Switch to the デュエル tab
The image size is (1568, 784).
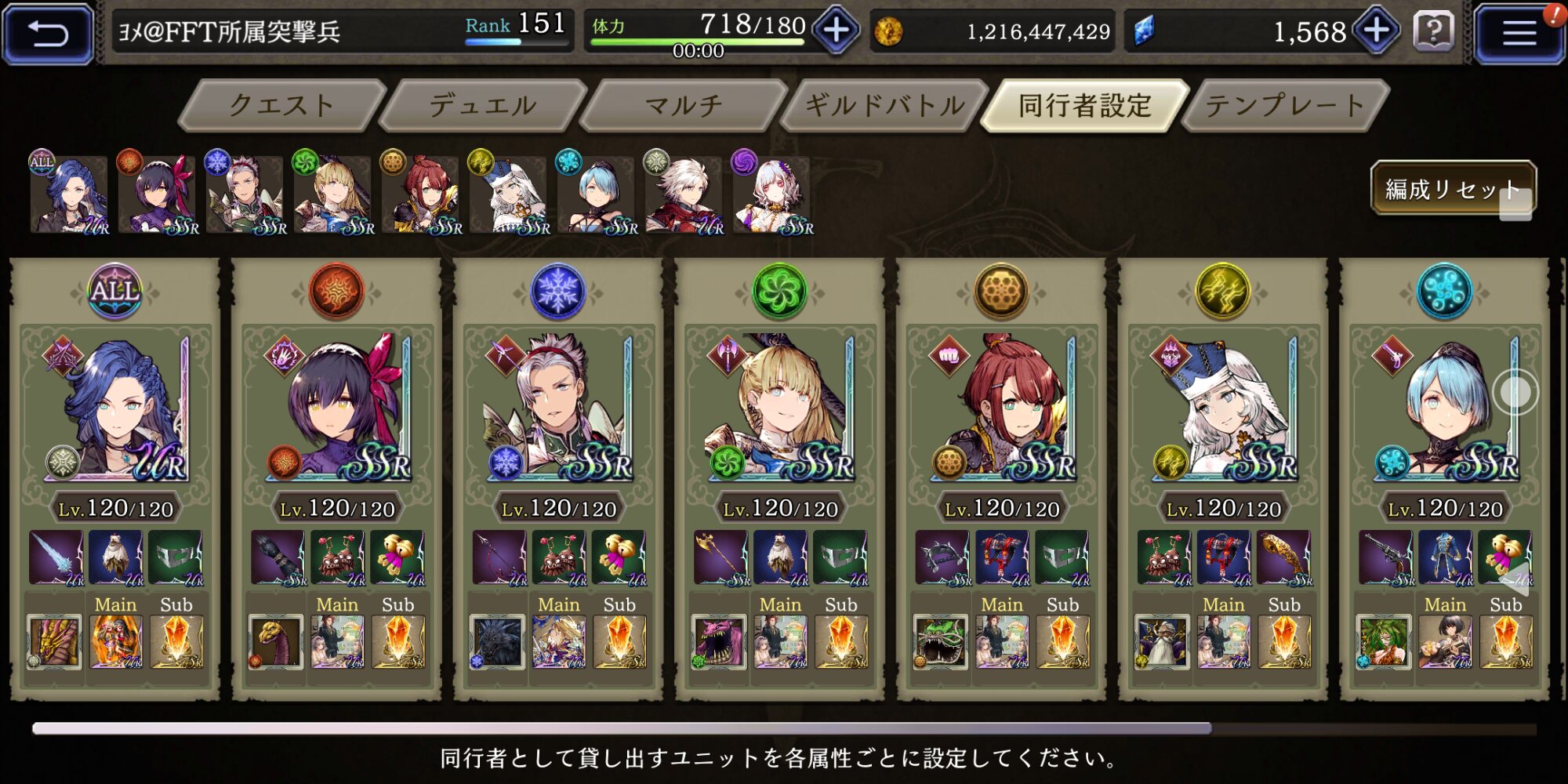[x=482, y=105]
